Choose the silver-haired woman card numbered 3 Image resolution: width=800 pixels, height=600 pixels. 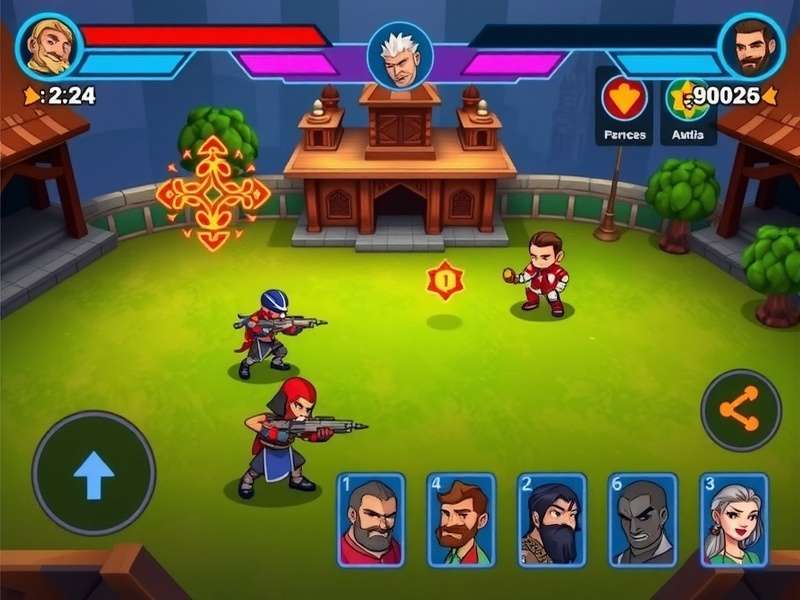733,520
